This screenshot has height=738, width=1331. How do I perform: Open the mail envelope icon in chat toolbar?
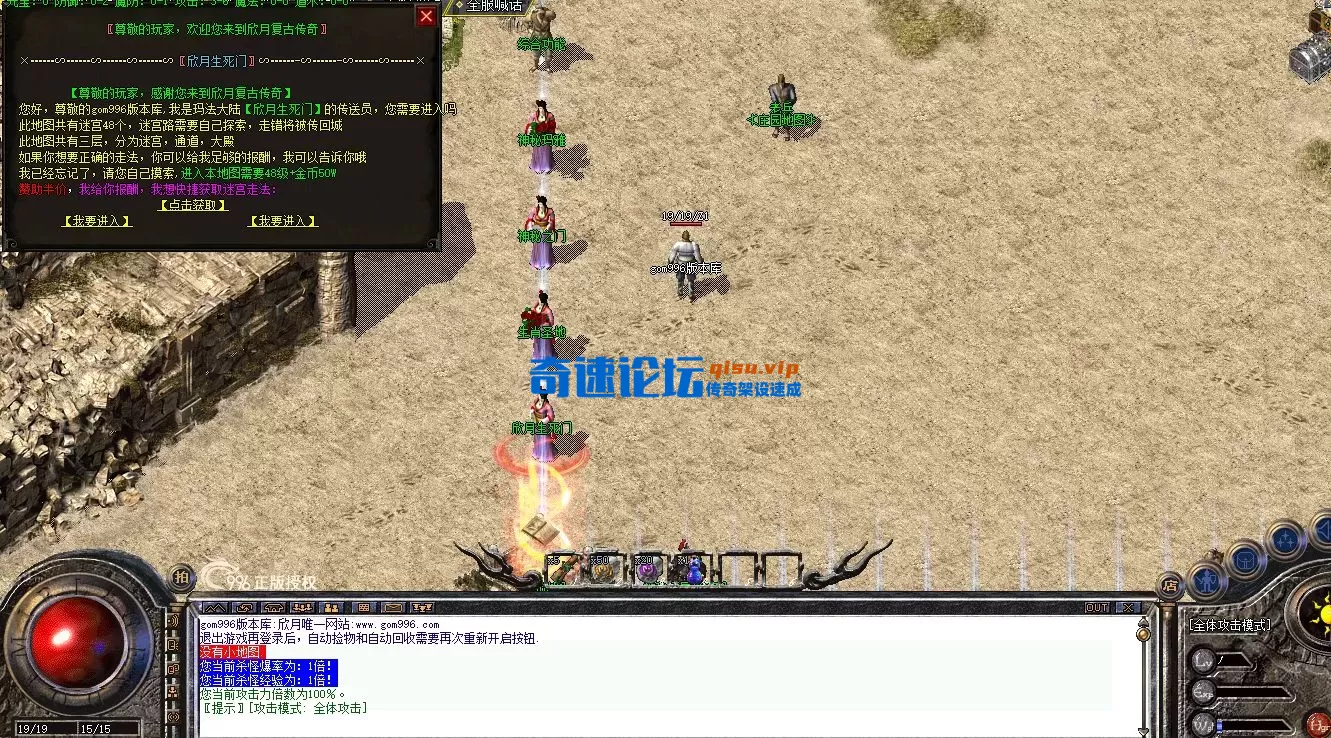point(392,607)
